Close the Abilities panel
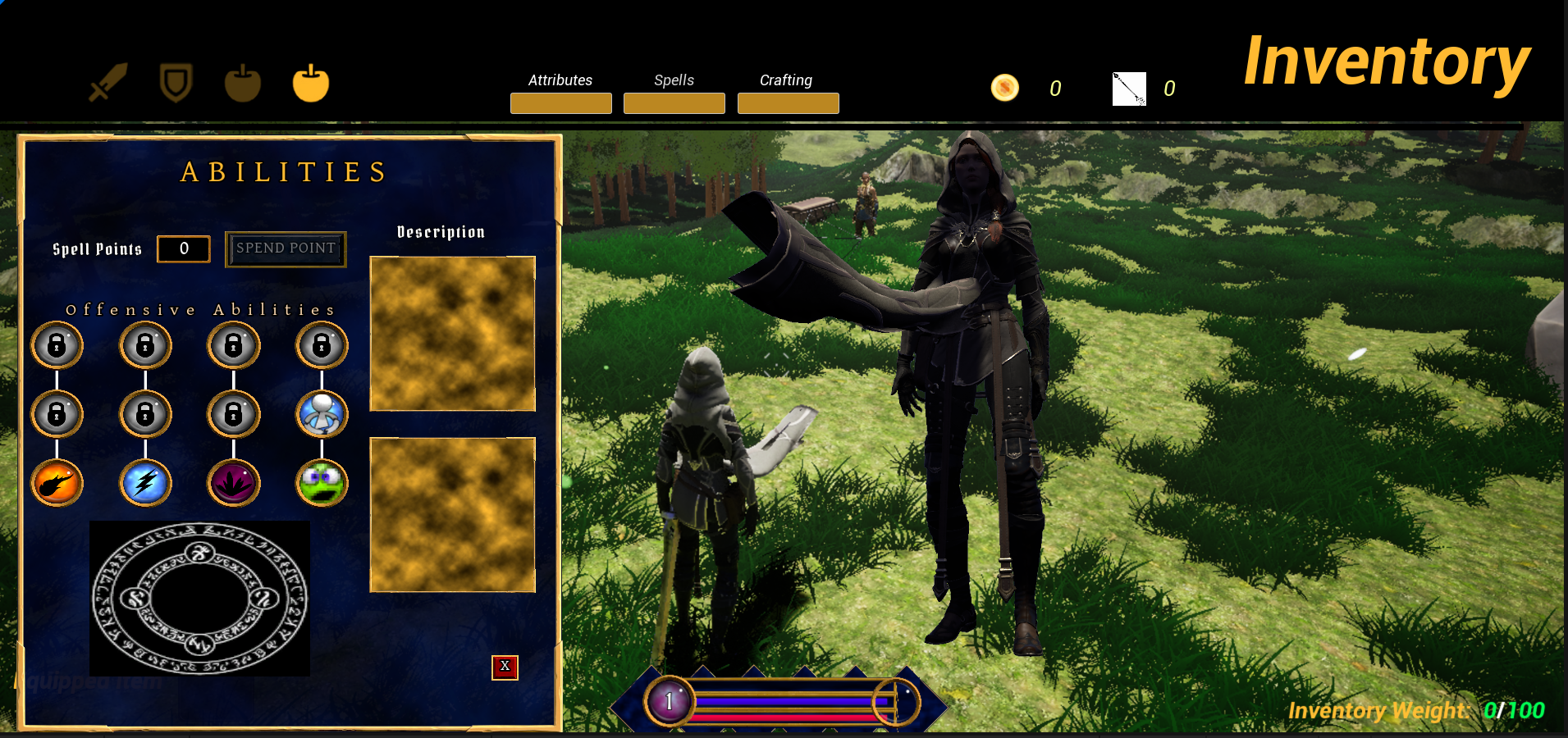The image size is (1568, 738). click(505, 667)
